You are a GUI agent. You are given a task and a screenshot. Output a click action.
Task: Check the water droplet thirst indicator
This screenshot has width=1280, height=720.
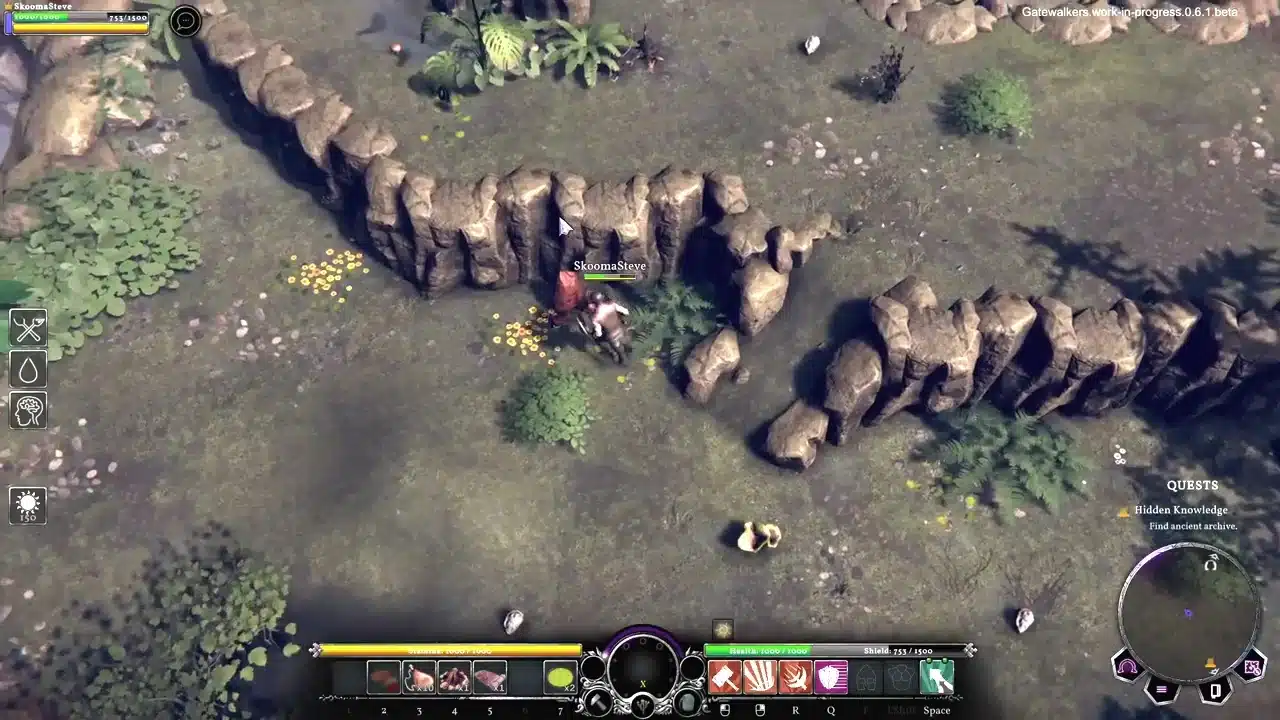click(27, 368)
